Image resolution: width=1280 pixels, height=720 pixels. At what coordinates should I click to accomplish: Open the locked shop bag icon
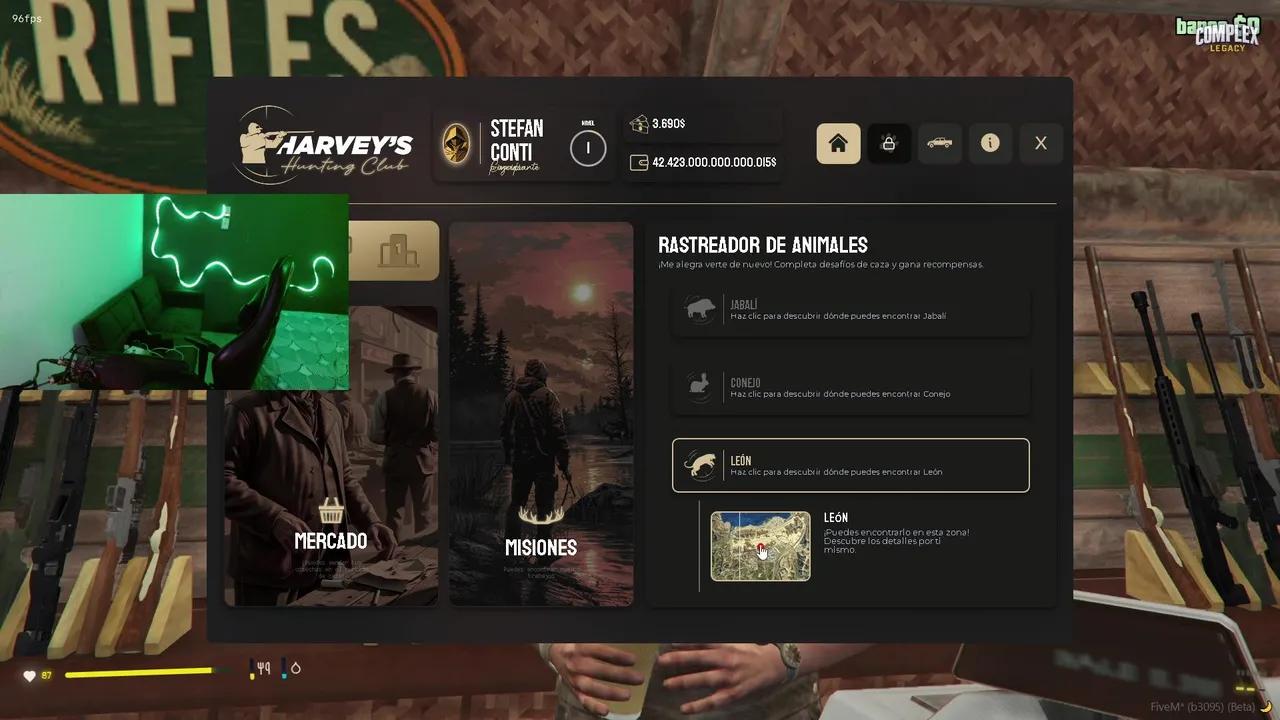click(x=889, y=143)
